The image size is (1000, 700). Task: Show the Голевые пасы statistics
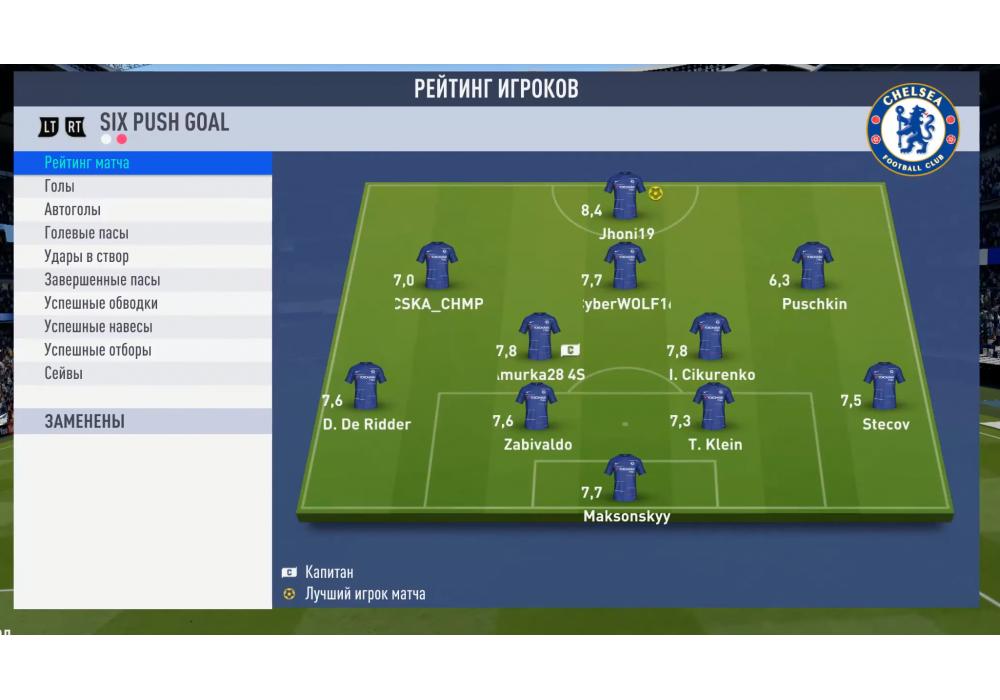(x=142, y=233)
